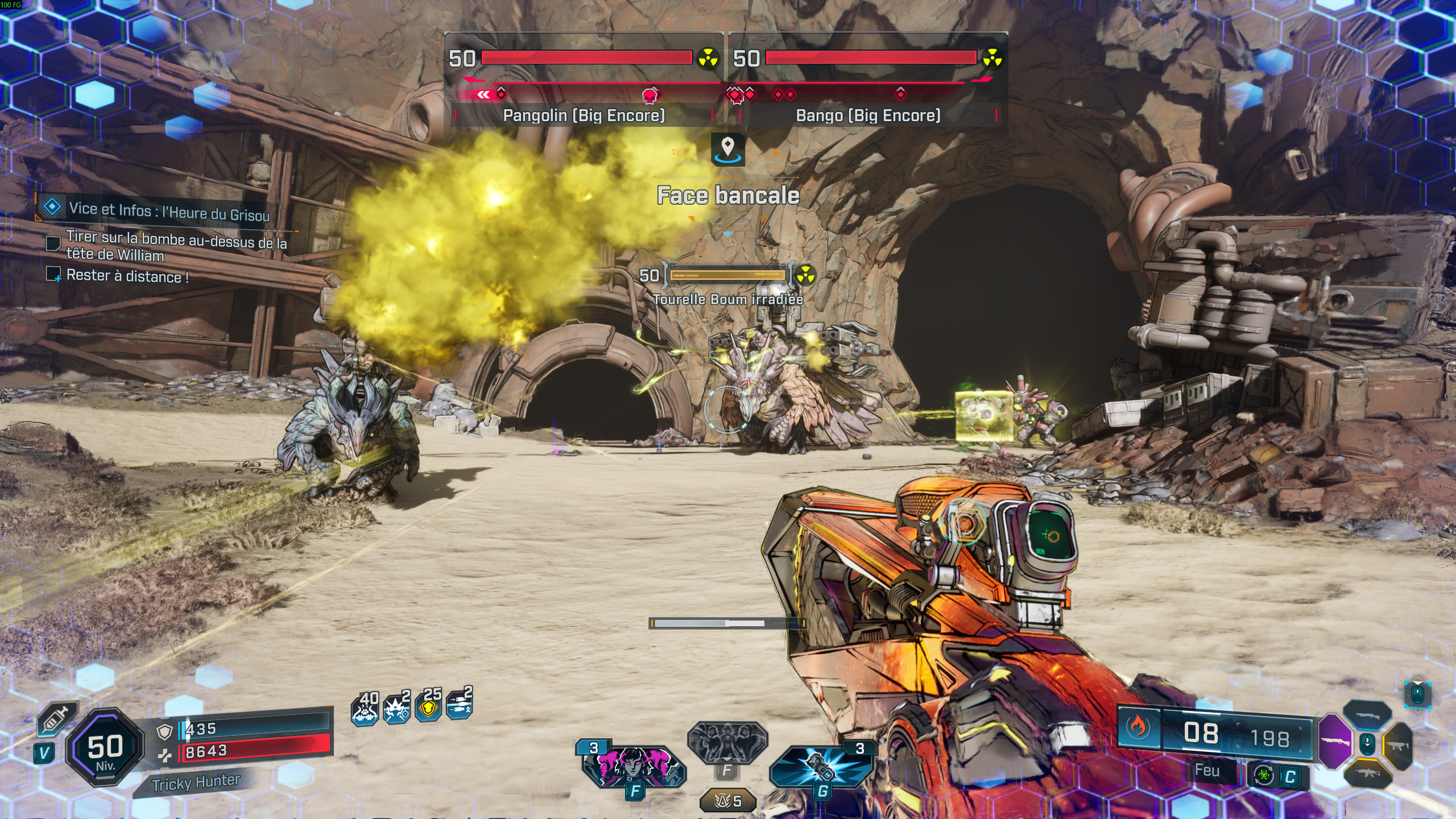The image size is (1456, 819).
Task: Click the mouse-wheel weapon selector at screen top right
Action: coord(1418,695)
